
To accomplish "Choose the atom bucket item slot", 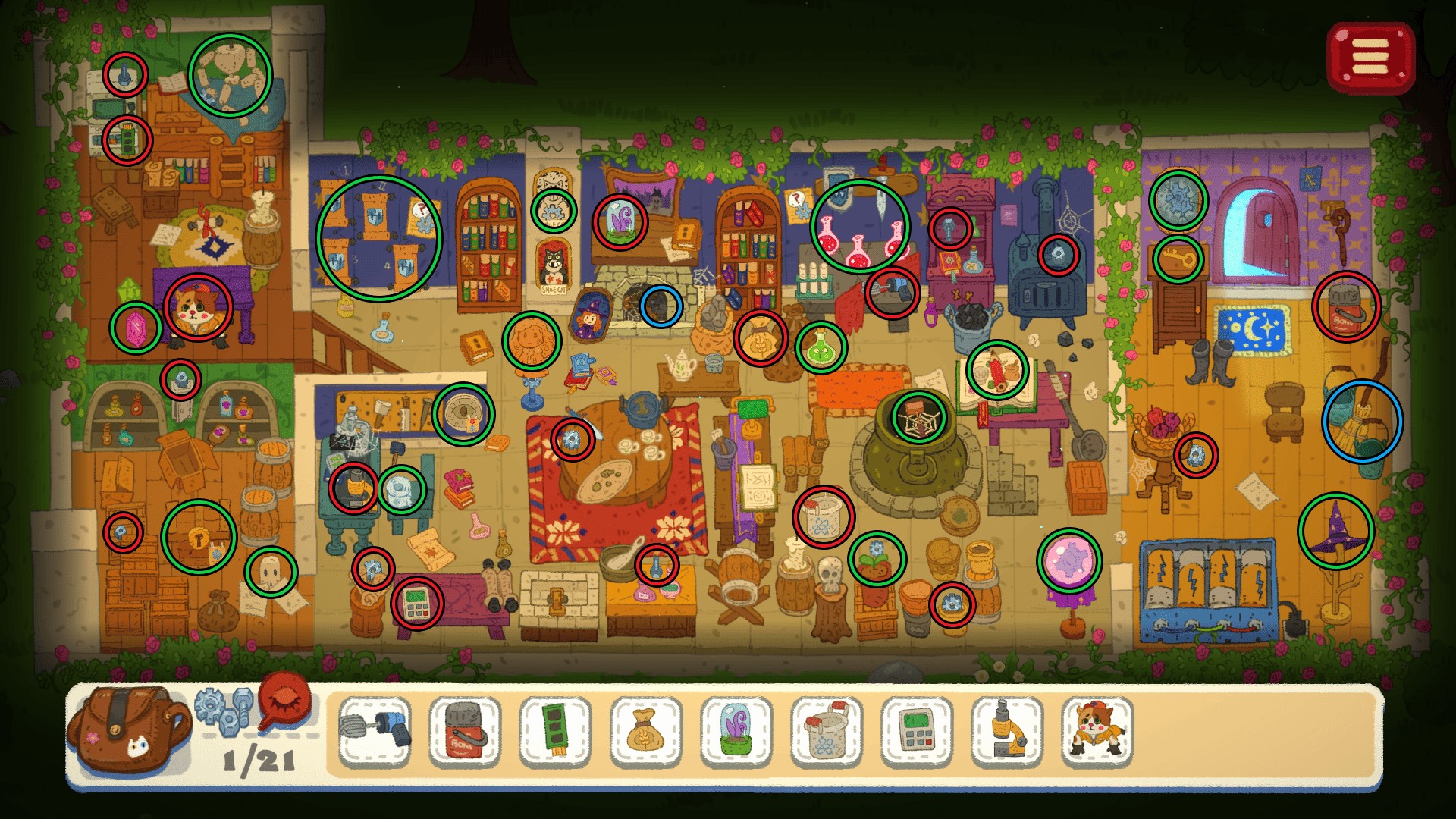I will point(826,731).
